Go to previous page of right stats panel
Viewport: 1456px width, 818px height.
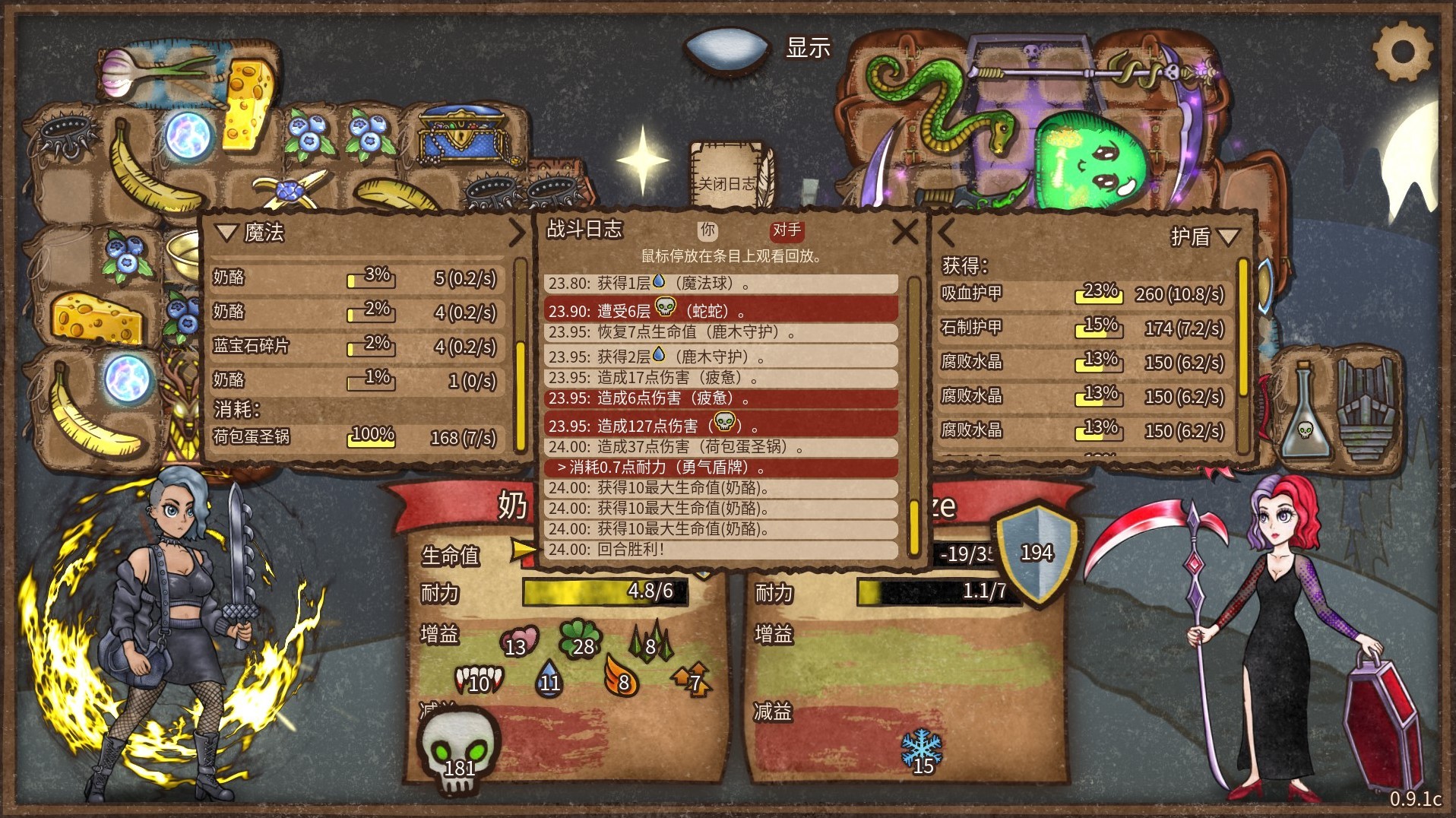[946, 233]
